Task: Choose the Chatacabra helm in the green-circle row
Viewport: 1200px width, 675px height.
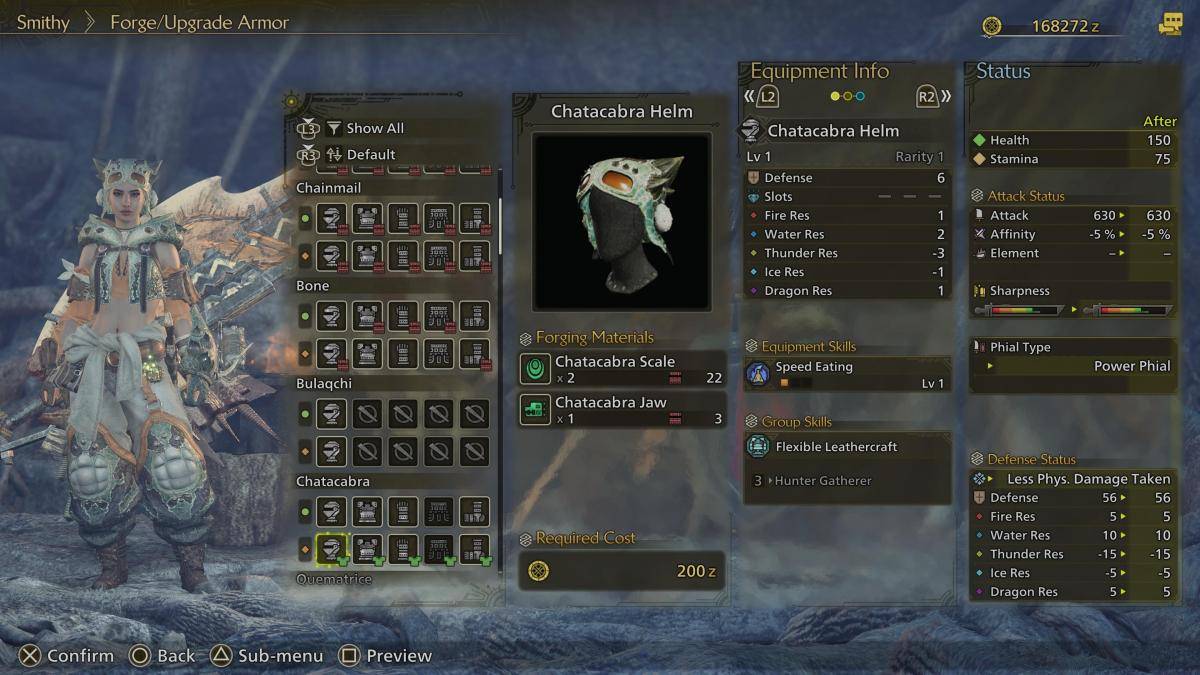Action: pyautogui.click(x=332, y=512)
